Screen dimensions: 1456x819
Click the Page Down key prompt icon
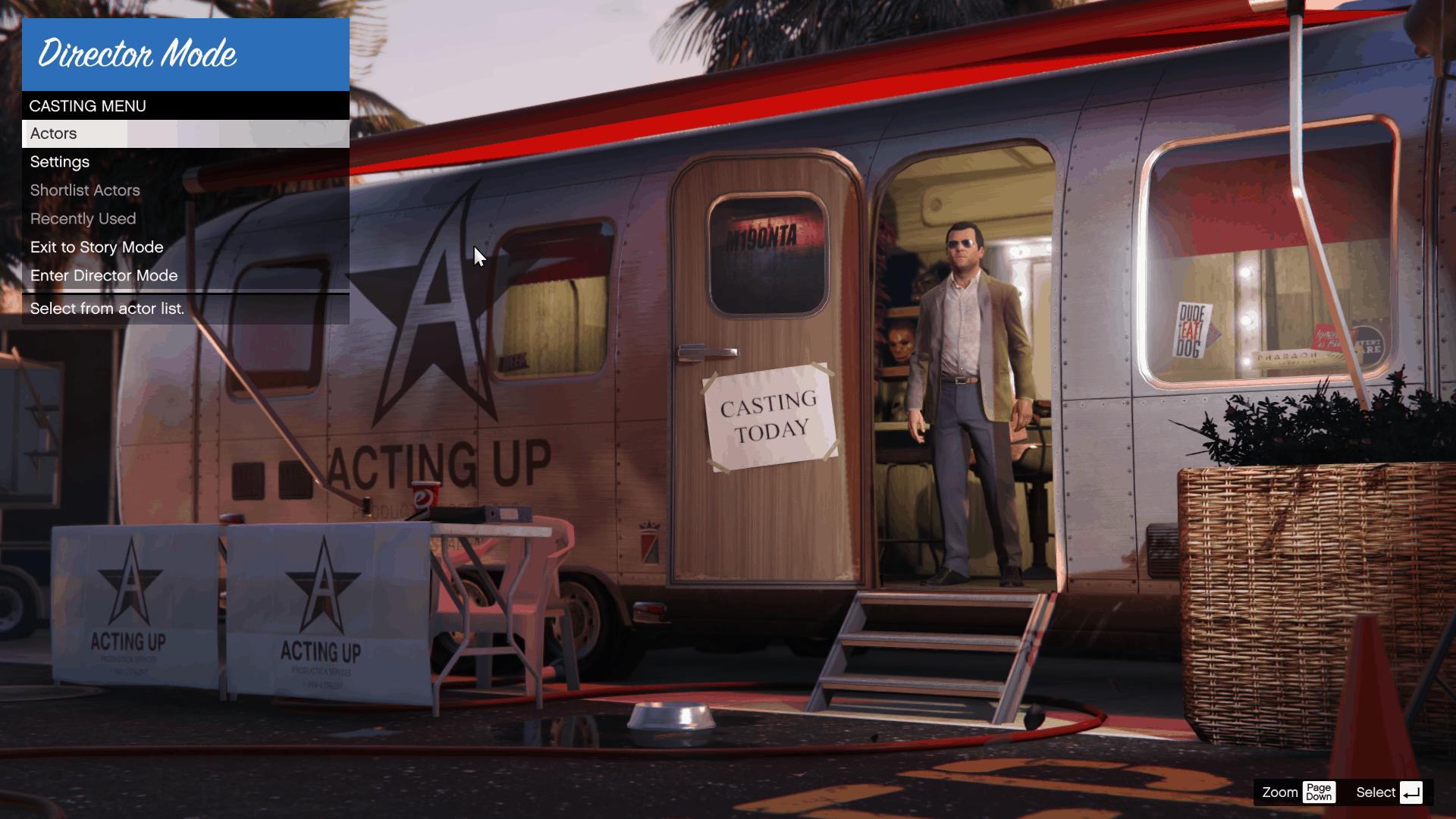(1319, 792)
